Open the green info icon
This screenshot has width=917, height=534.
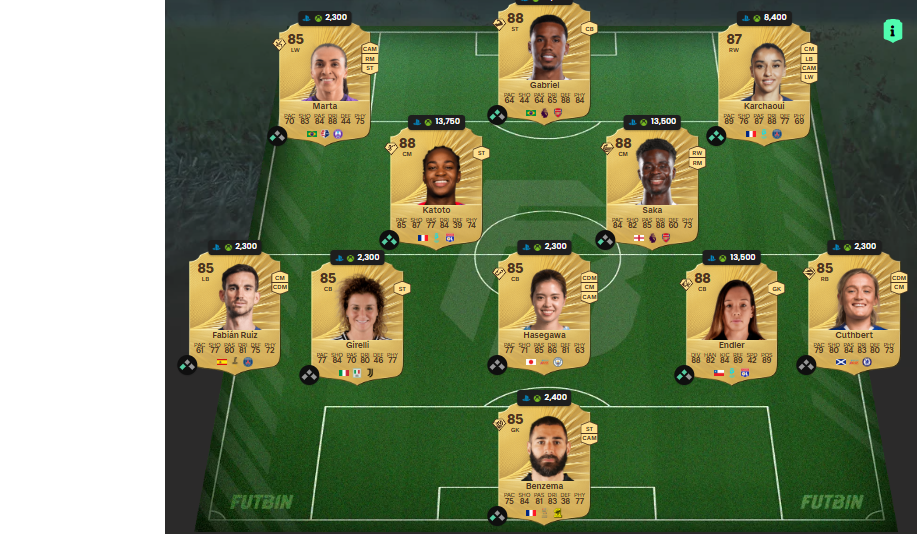tap(893, 30)
